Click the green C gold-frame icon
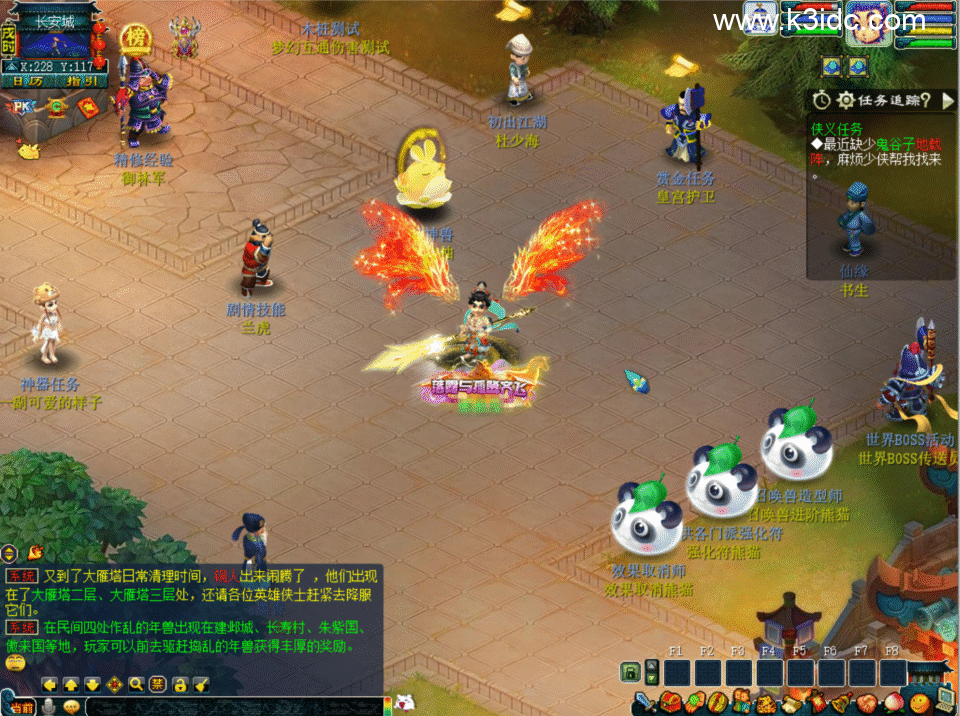The height and width of the screenshot is (716, 960). [x=56, y=107]
